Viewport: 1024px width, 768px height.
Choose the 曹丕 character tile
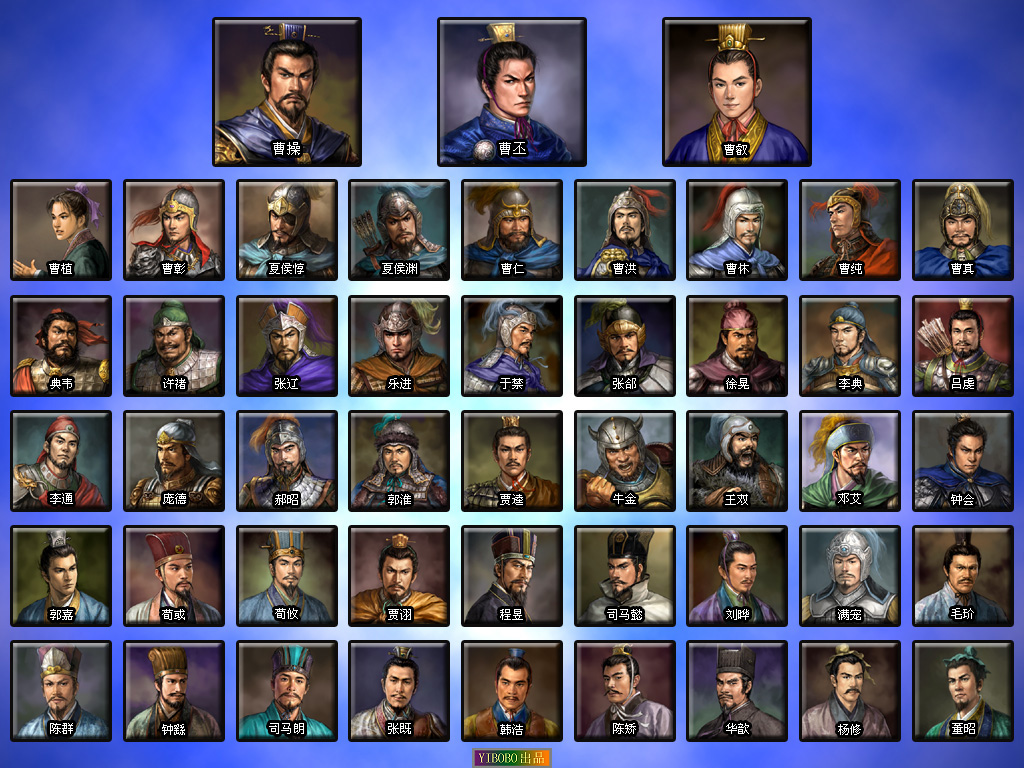(512, 92)
